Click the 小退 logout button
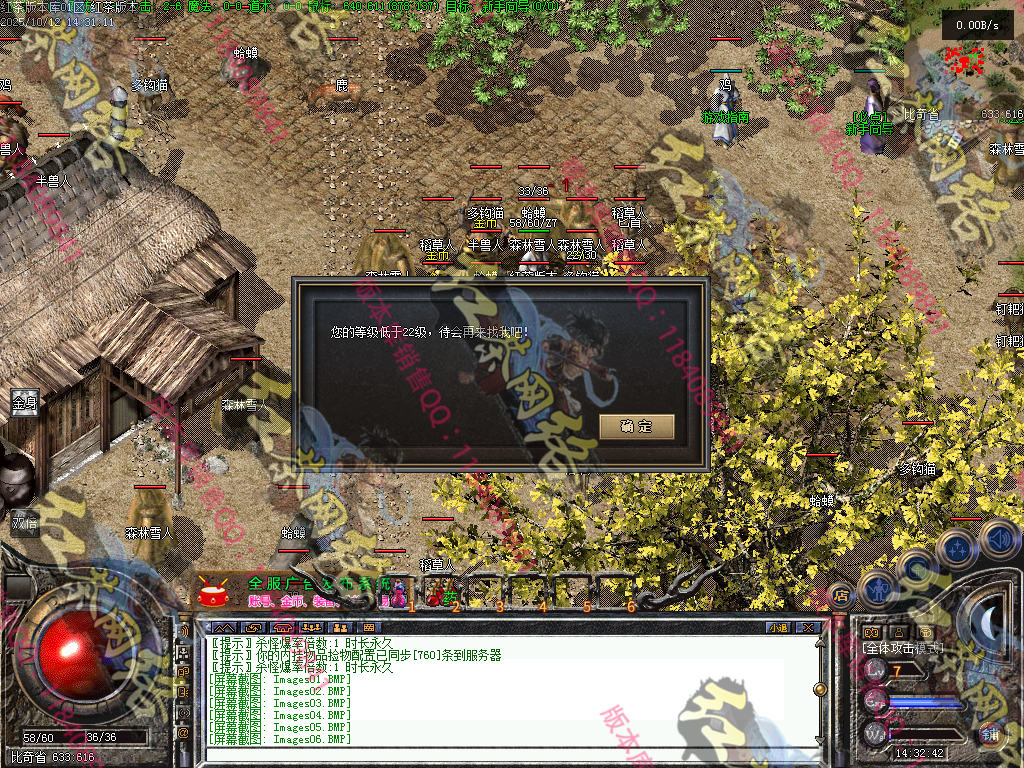1024x768 pixels. 778,627
